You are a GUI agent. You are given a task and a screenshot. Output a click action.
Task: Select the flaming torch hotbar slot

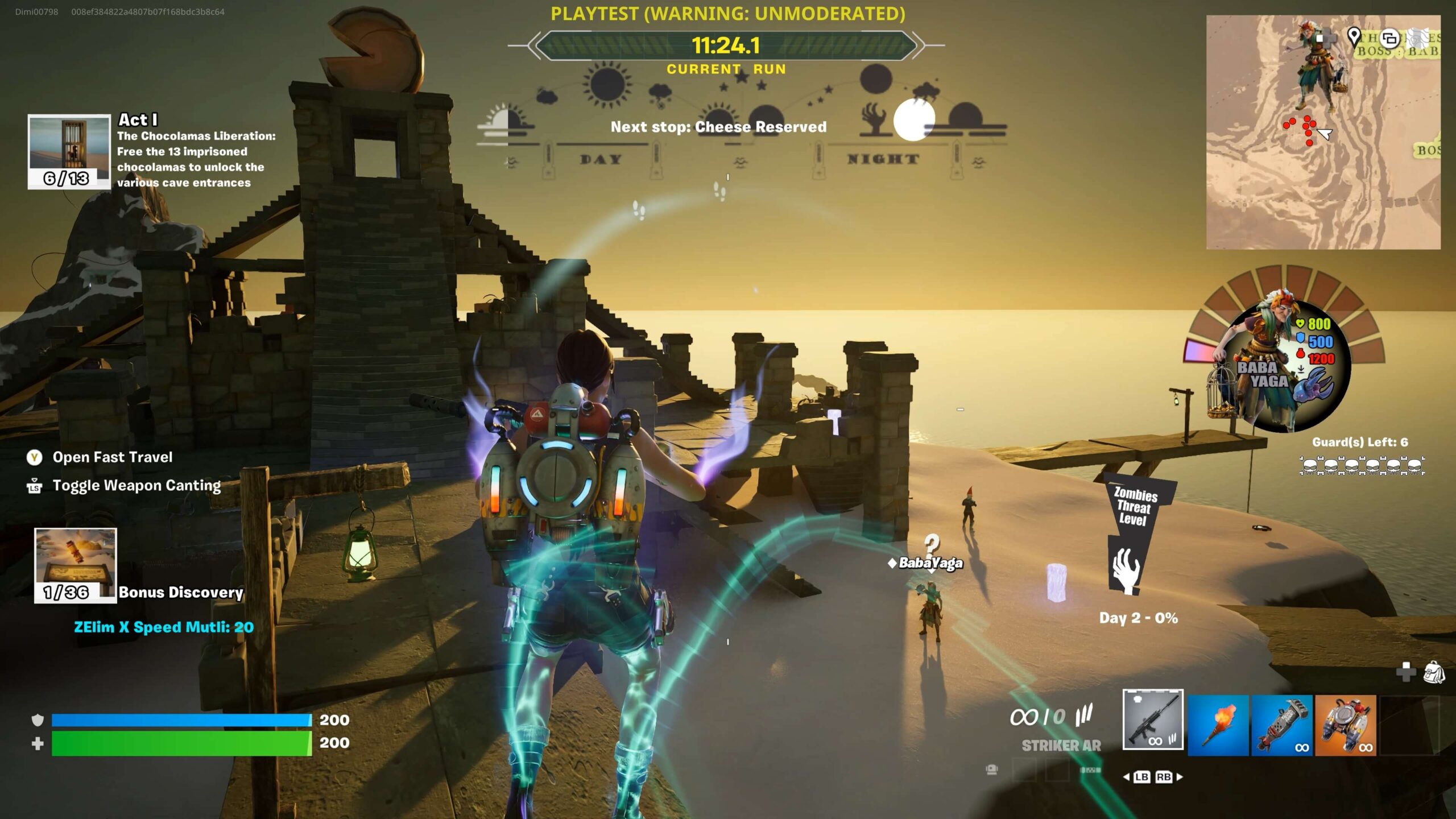point(1218,725)
